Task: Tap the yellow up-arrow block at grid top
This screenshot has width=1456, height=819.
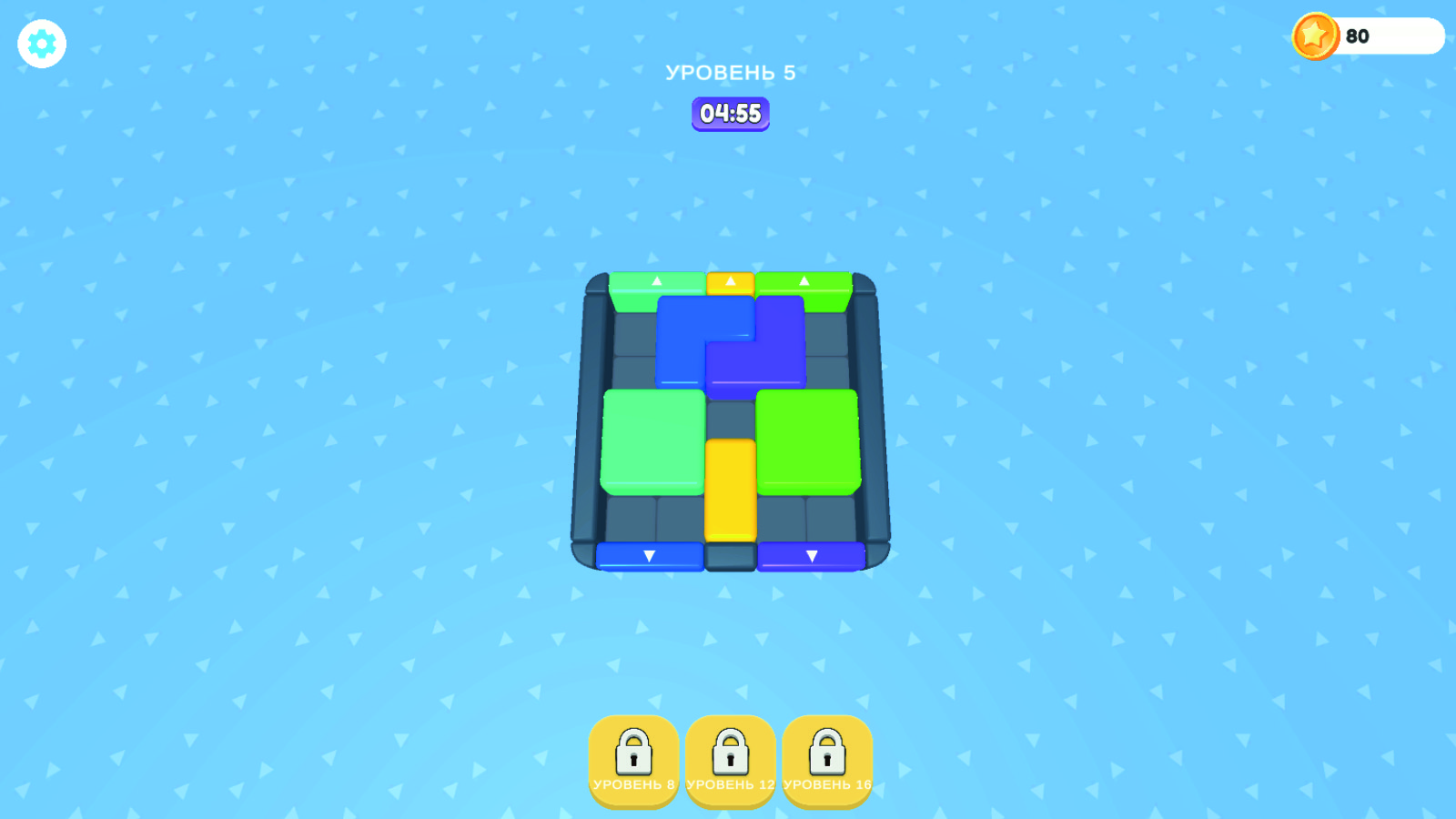Action: (729, 282)
